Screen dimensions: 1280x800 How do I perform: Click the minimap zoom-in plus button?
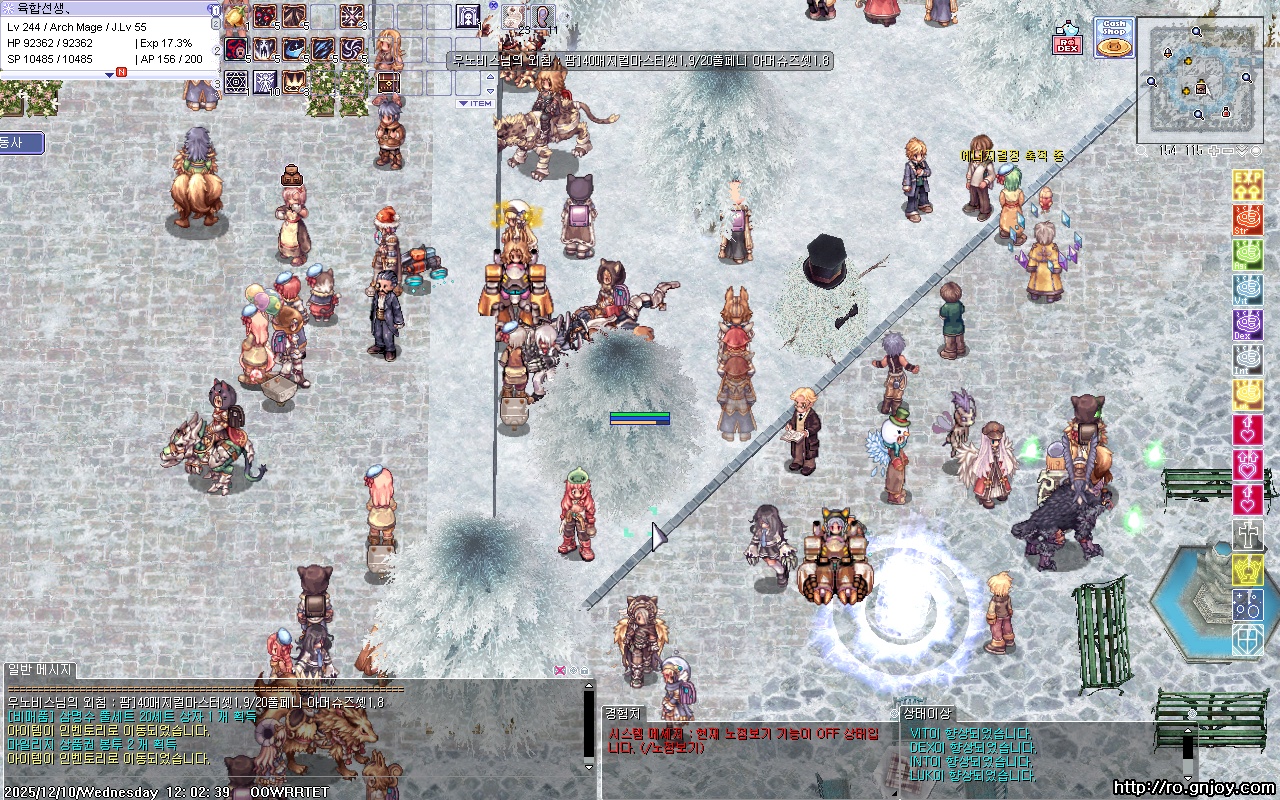coord(1214,151)
